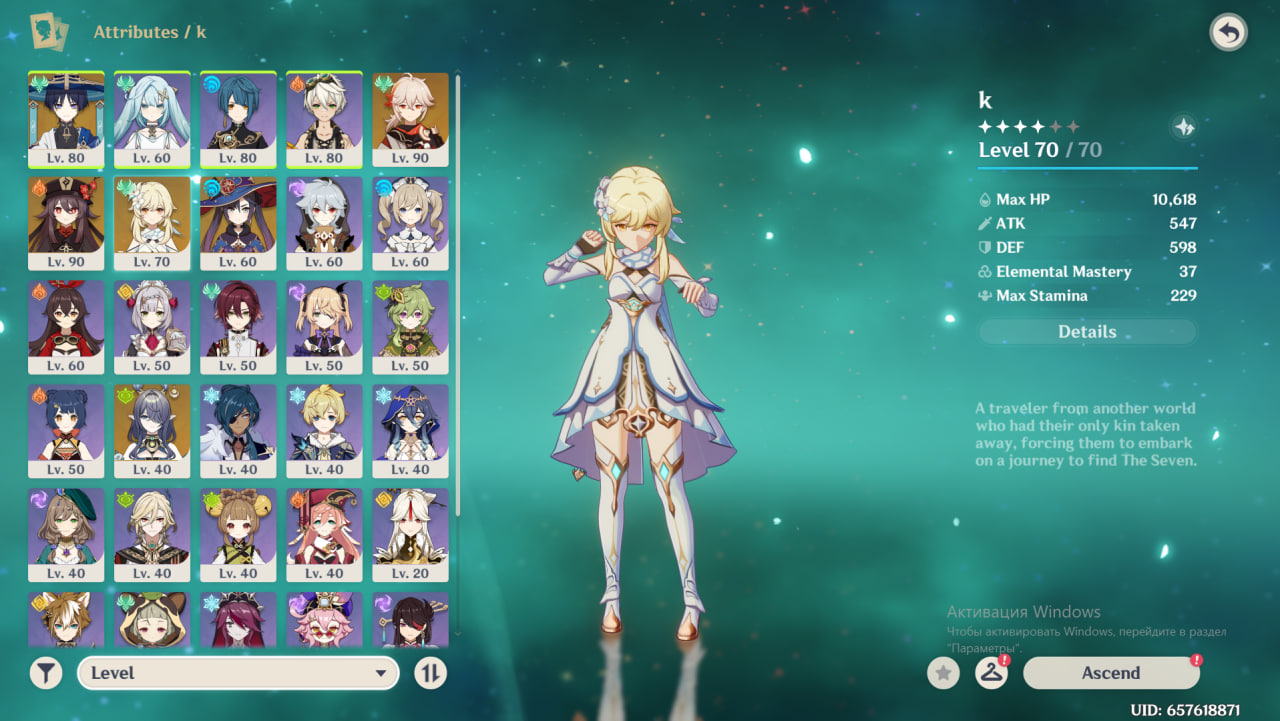The height and width of the screenshot is (721, 1280).
Task: Choose Ningguang's level 20 portrait
Action: pyautogui.click(x=410, y=535)
